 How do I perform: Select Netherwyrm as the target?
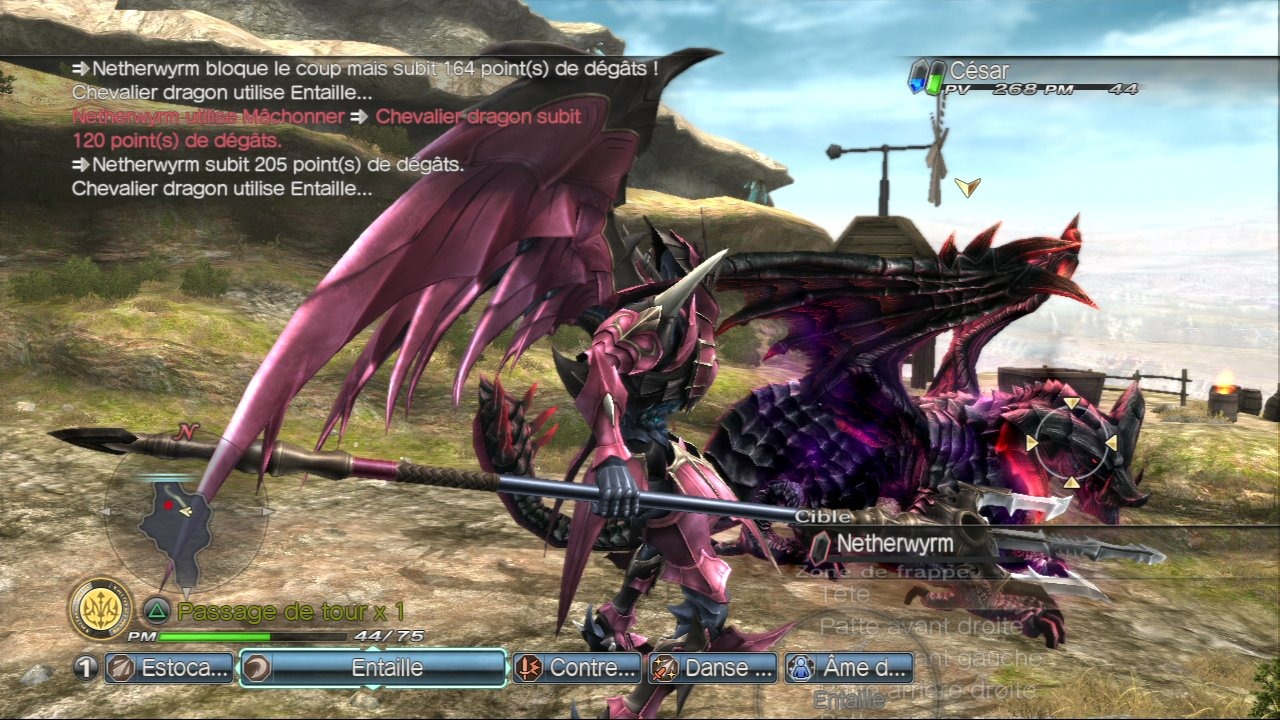click(895, 544)
